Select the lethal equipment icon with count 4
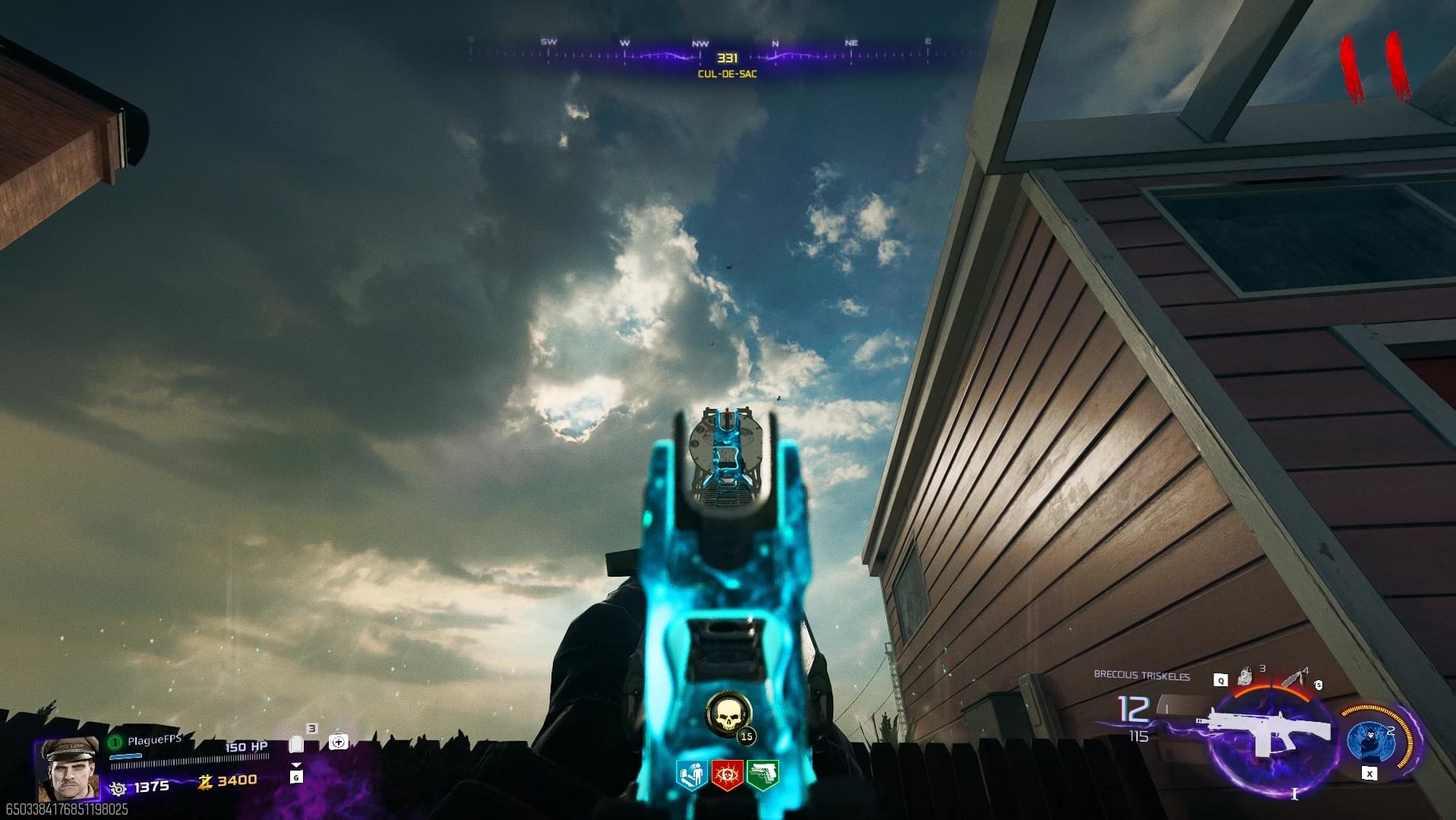The image size is (1456, 820). [x=1294, y=677]
